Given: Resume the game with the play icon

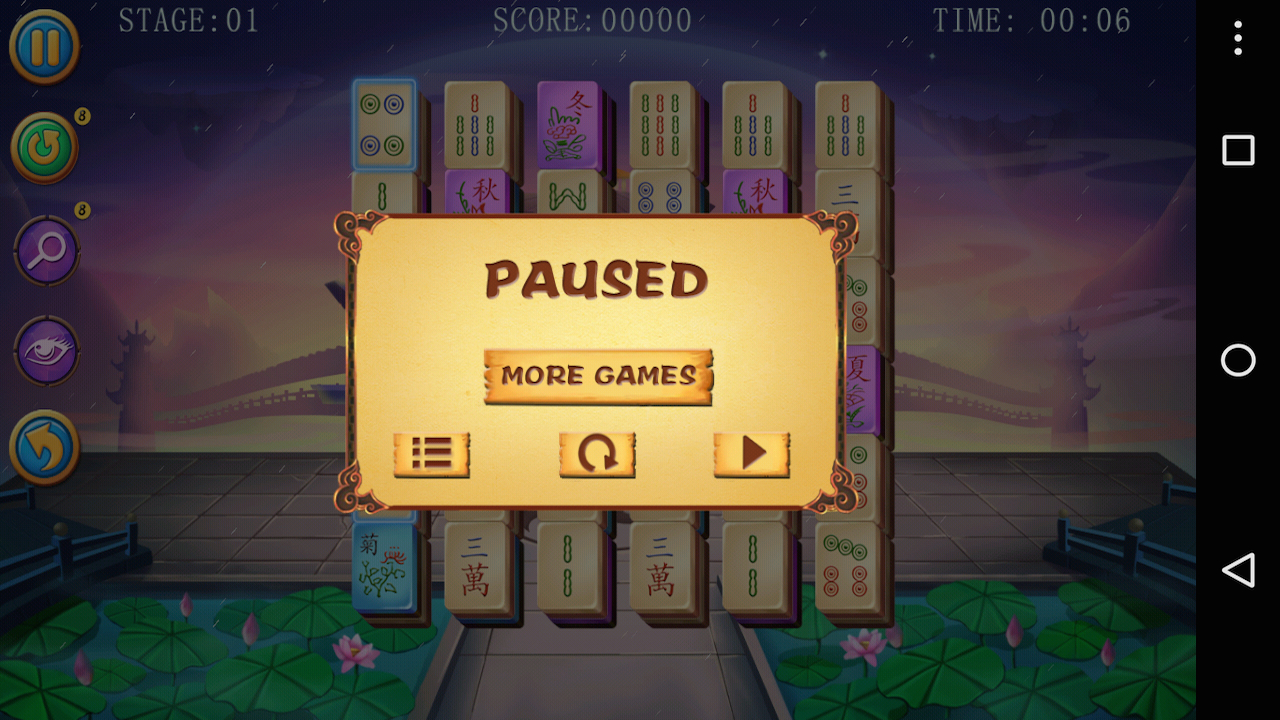Looking at the screenshot, I should click(x=752, y=454).
